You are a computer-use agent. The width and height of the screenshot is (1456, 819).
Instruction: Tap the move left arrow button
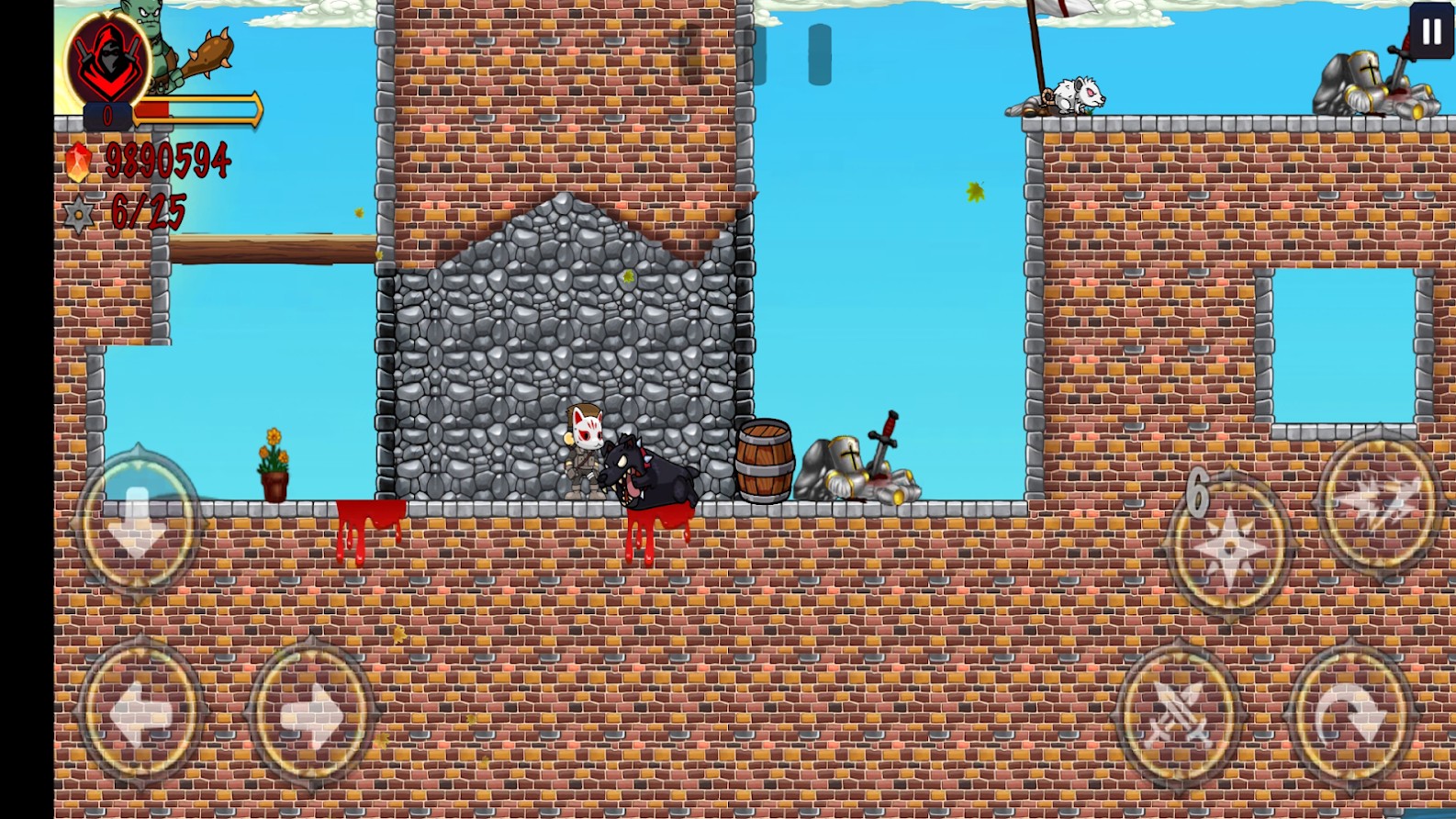[141, 712]
